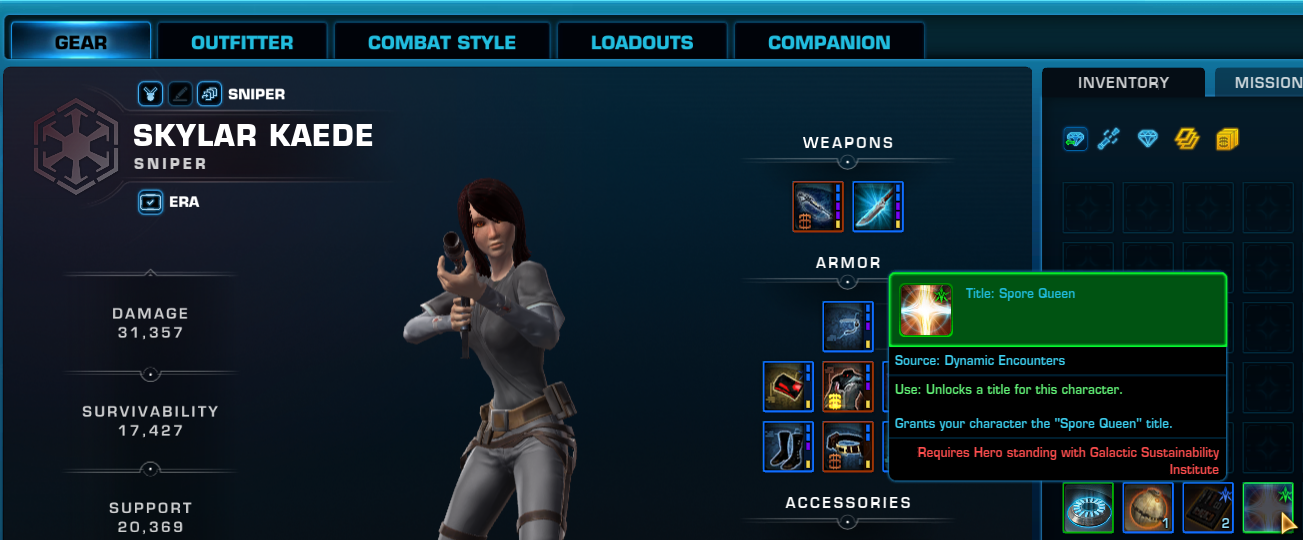Open the Inventory tab

coord(1123,83)
